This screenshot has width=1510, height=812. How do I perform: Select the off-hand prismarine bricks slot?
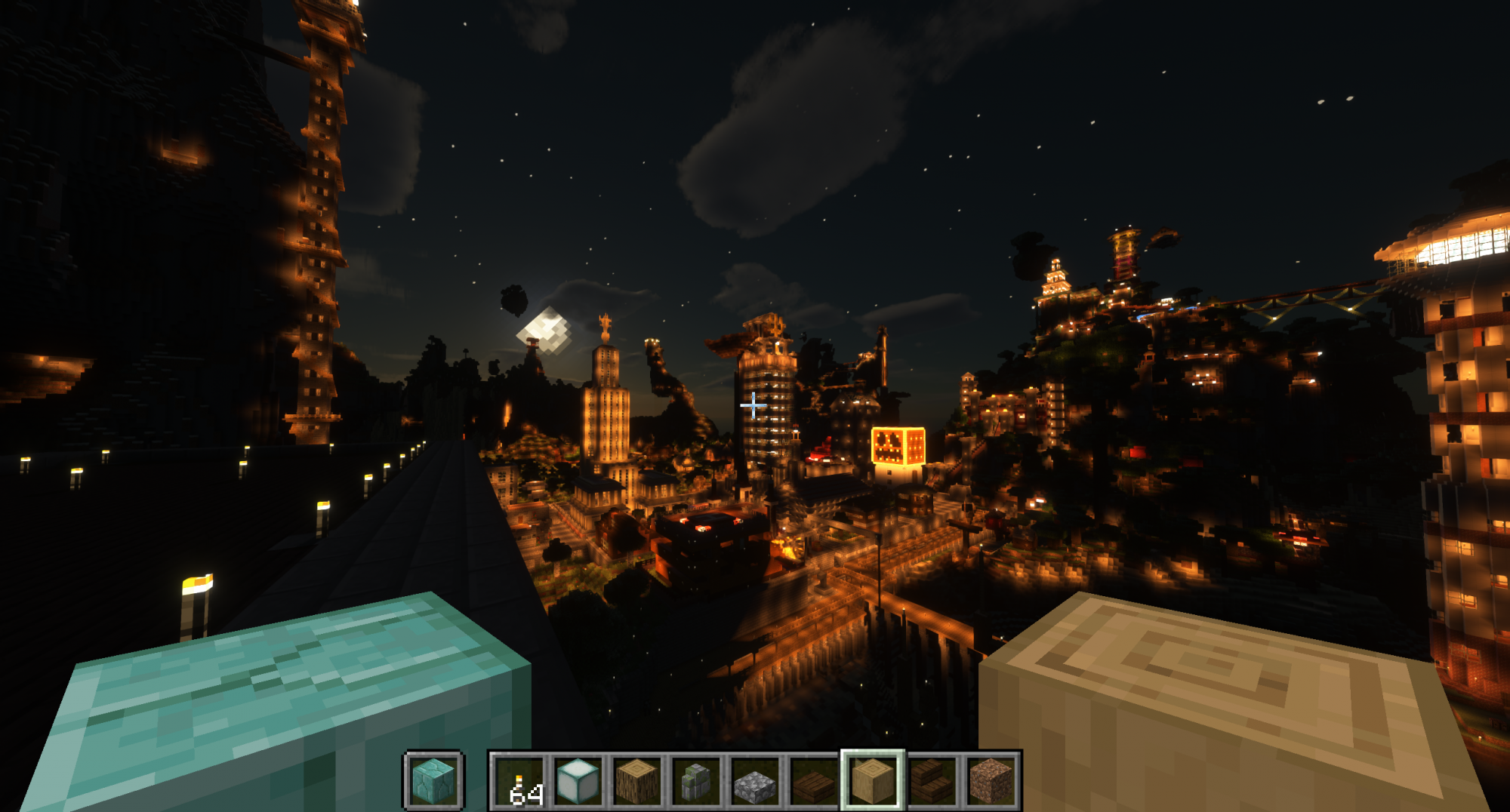click(x=433, y=780)
